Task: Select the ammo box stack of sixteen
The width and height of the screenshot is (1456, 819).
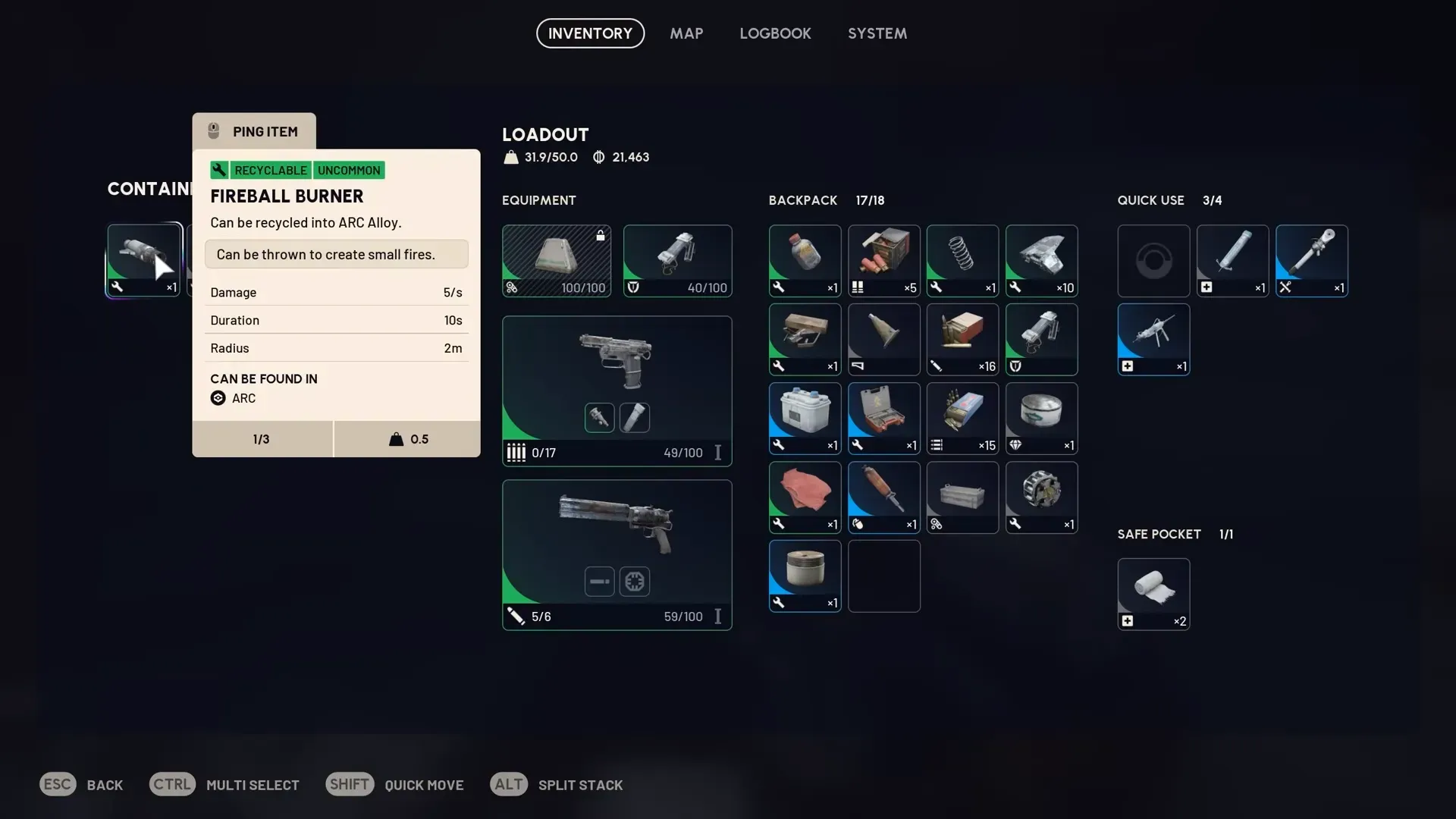Action: 962,339
